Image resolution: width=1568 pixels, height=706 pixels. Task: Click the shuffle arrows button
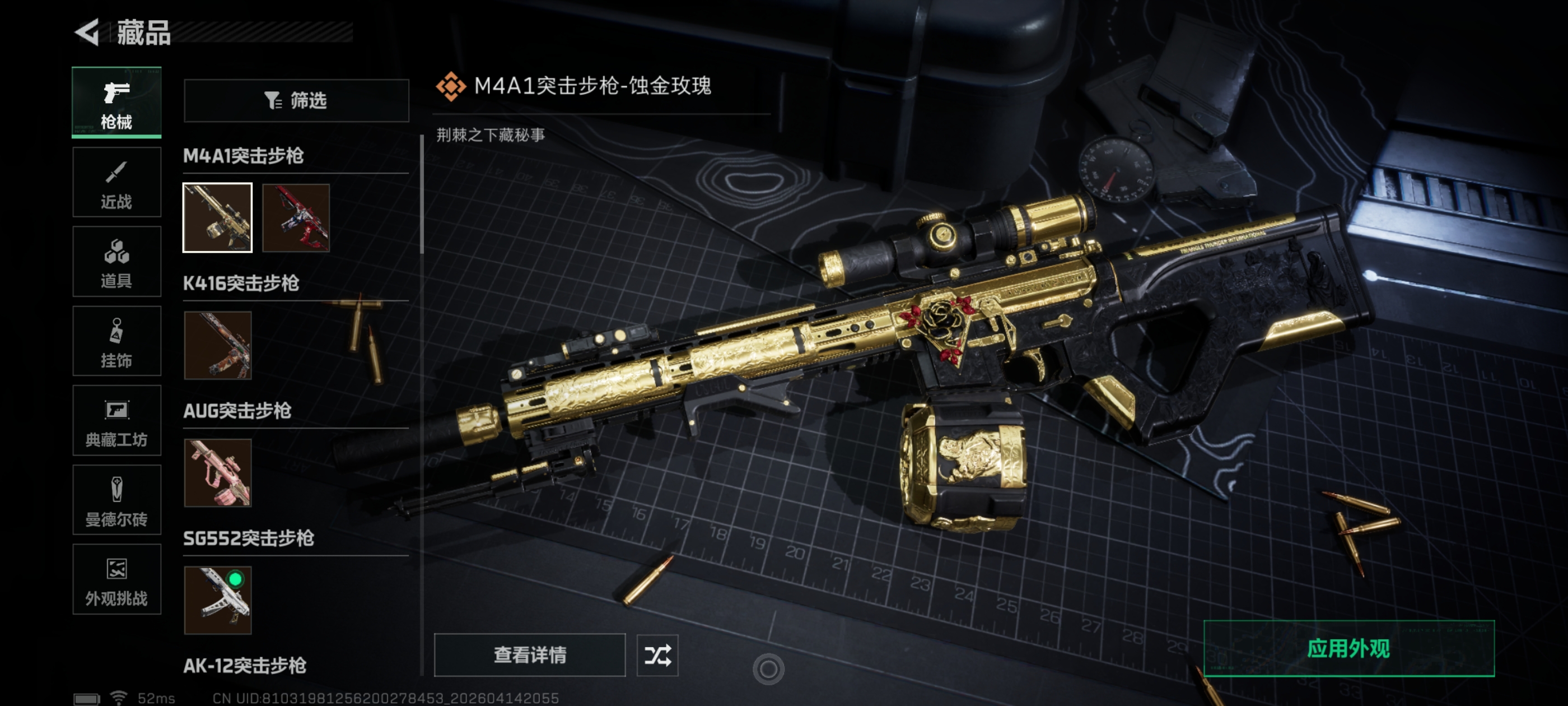pos(657,655)
